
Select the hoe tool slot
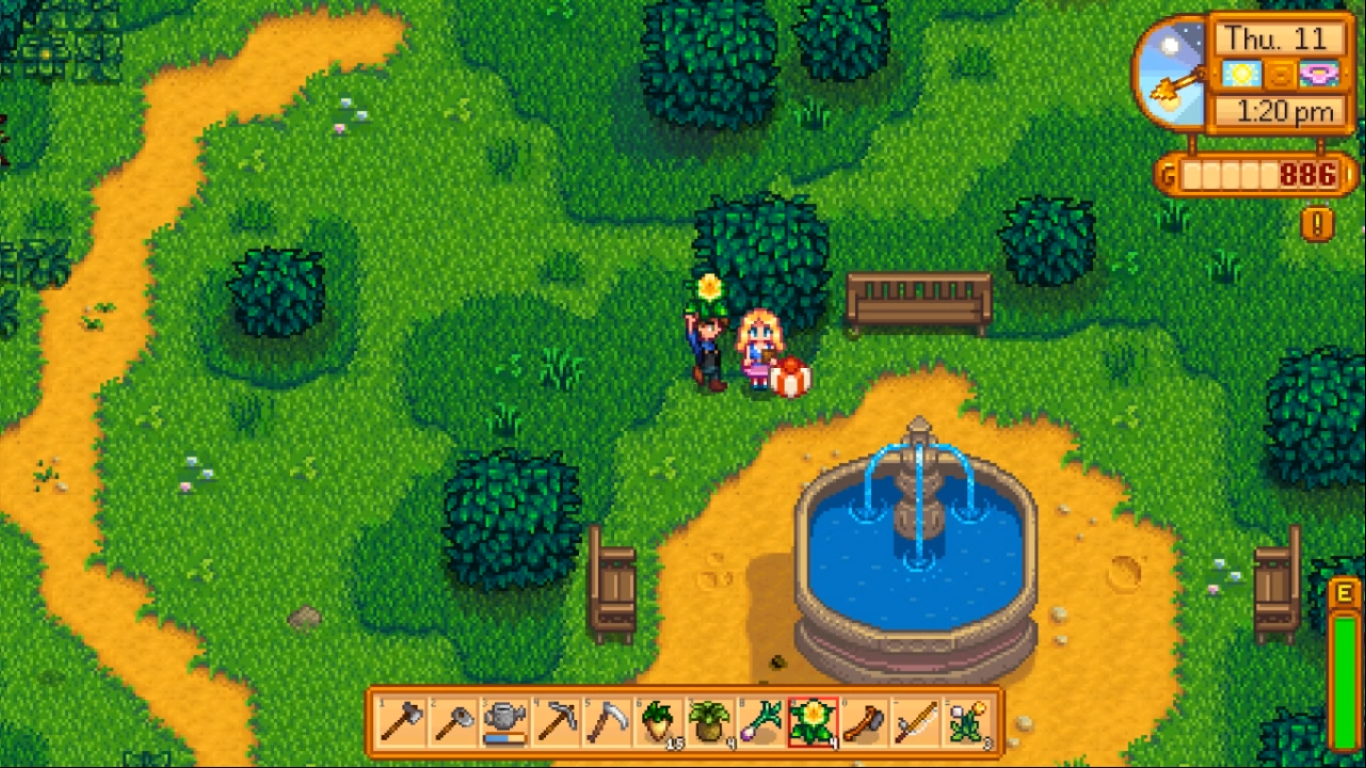click(453, 722)
